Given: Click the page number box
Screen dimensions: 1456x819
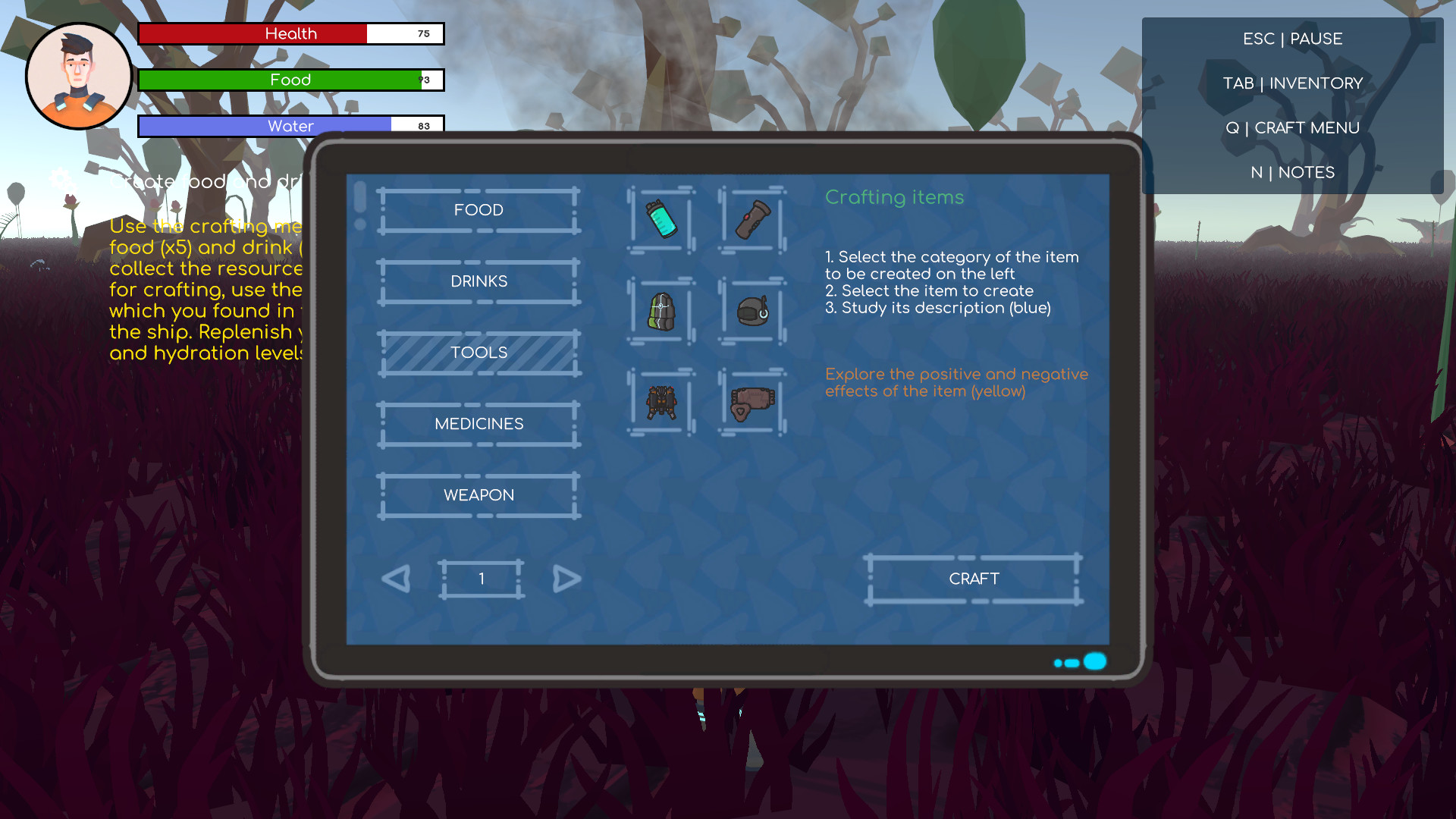Looking at the screenshot, I should point(481,578).
